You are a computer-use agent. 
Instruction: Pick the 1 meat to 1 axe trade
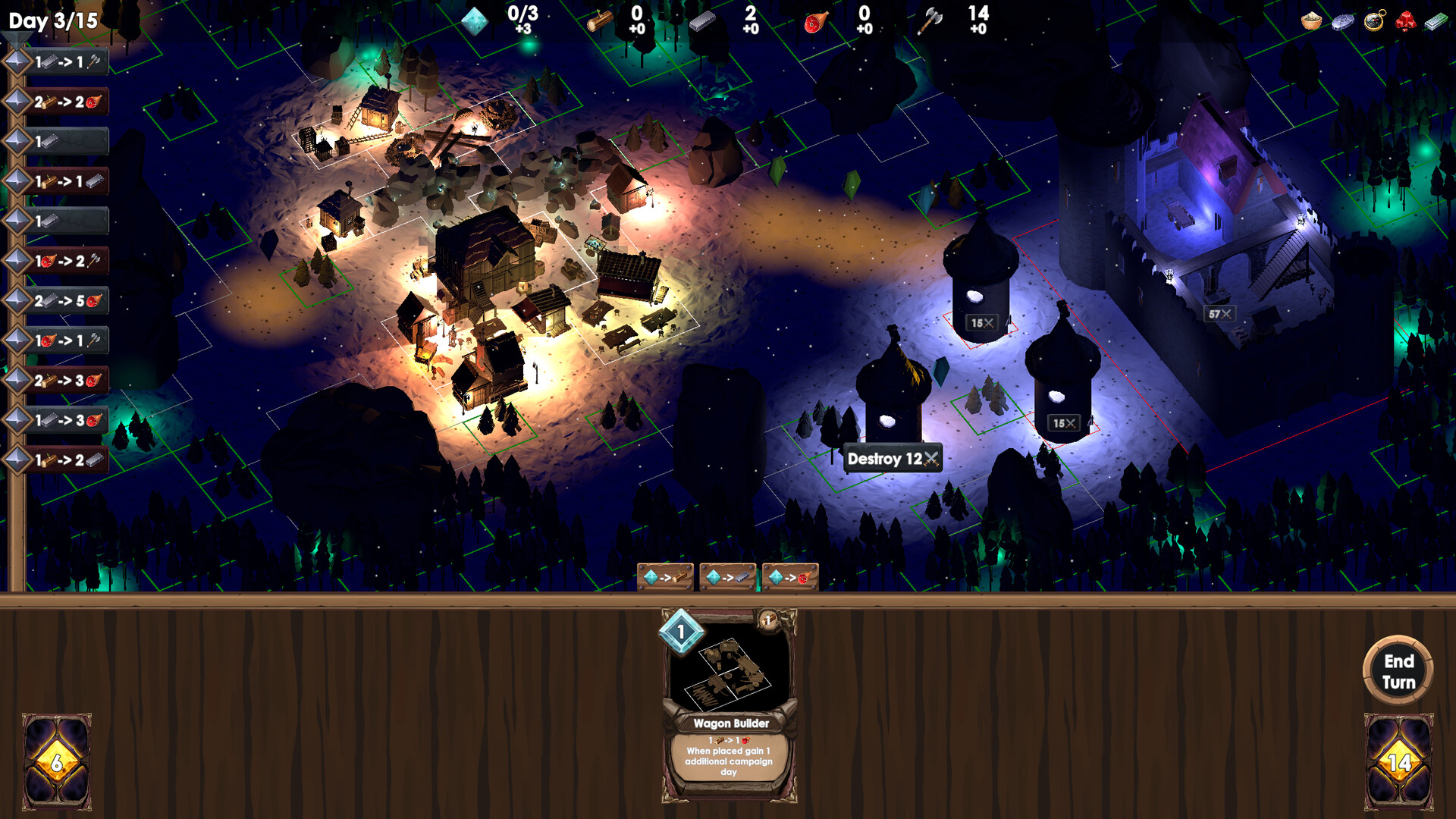click(x=67, y=340)
